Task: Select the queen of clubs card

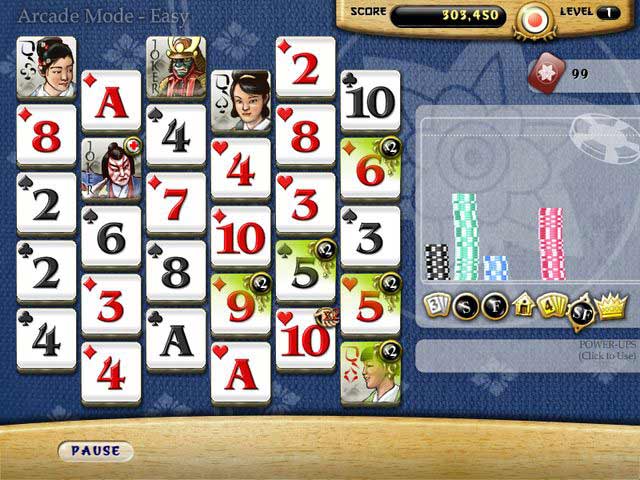Action: (46, 67)
